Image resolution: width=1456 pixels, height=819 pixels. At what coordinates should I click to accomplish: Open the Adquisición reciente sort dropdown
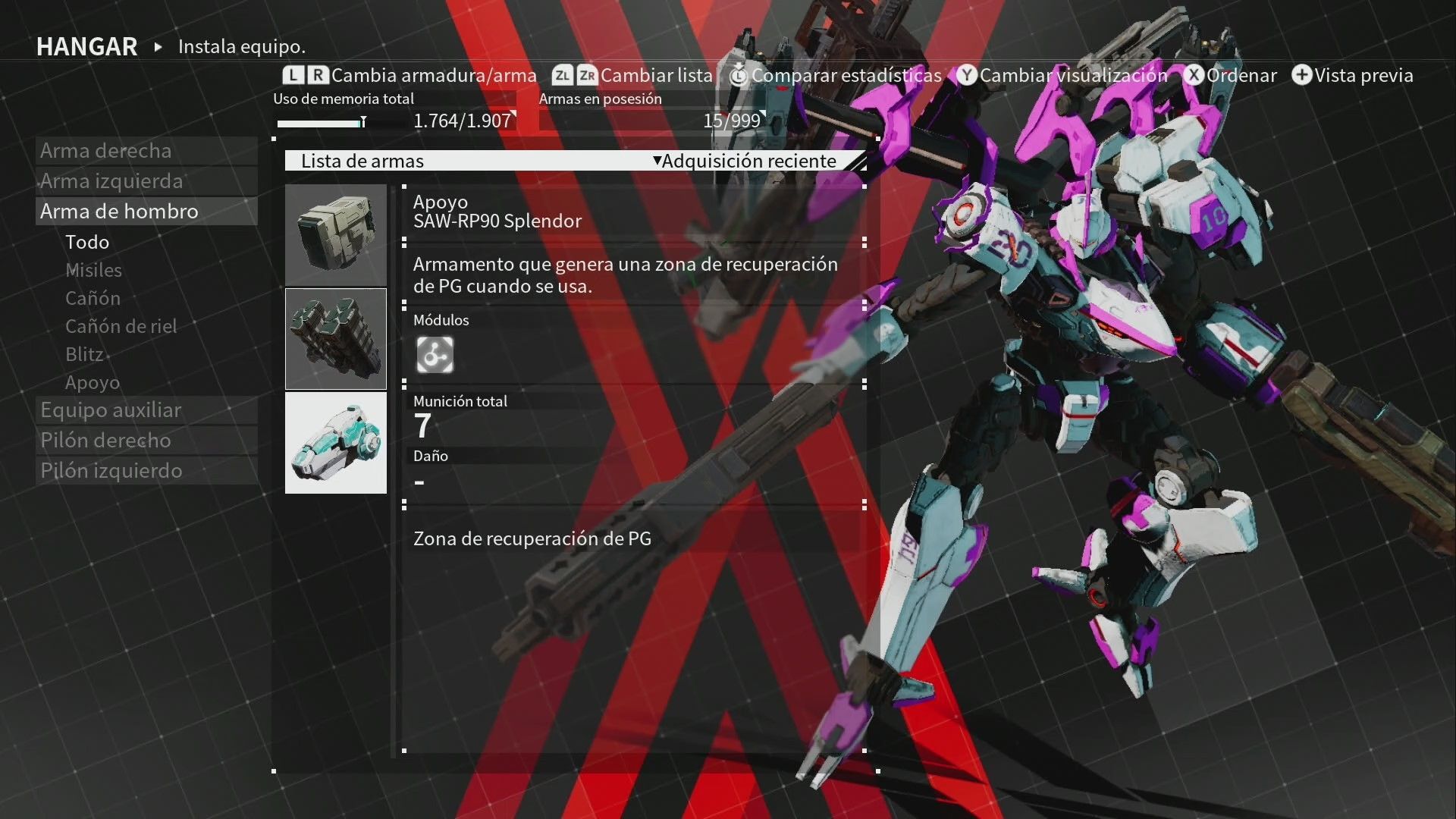coord(748,161)
